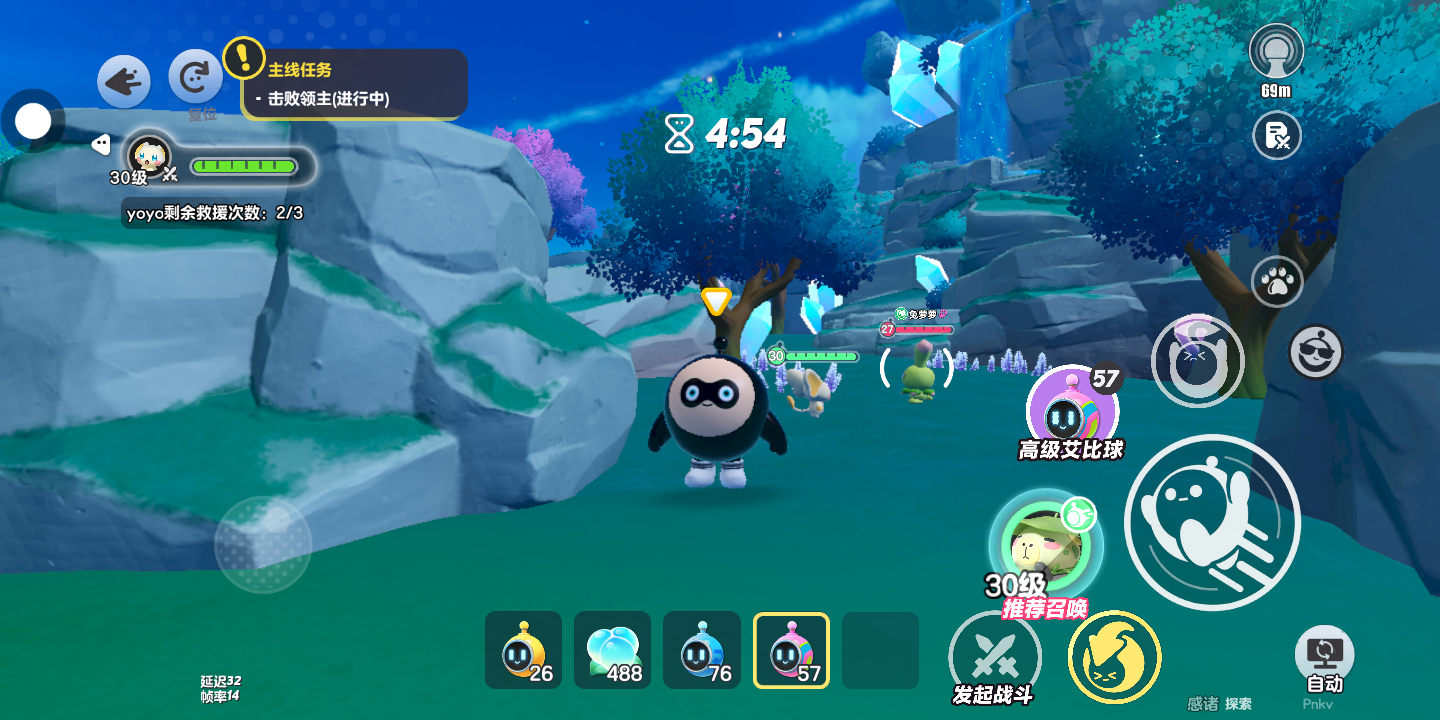Open the main quest tracker panel
This screenshot has width=1440, height=720.
click(355, 84)
